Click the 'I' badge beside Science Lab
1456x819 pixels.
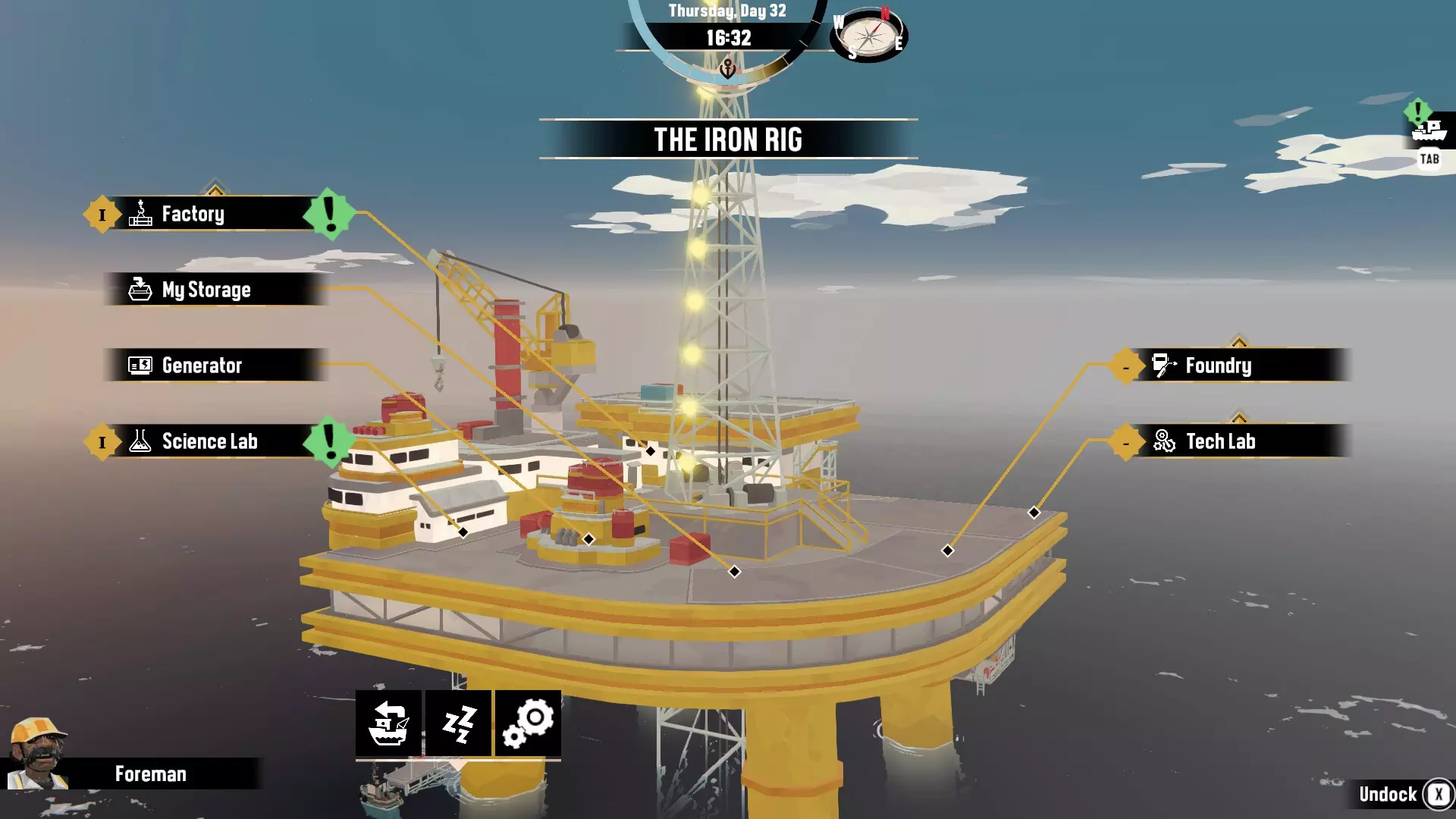102,441
